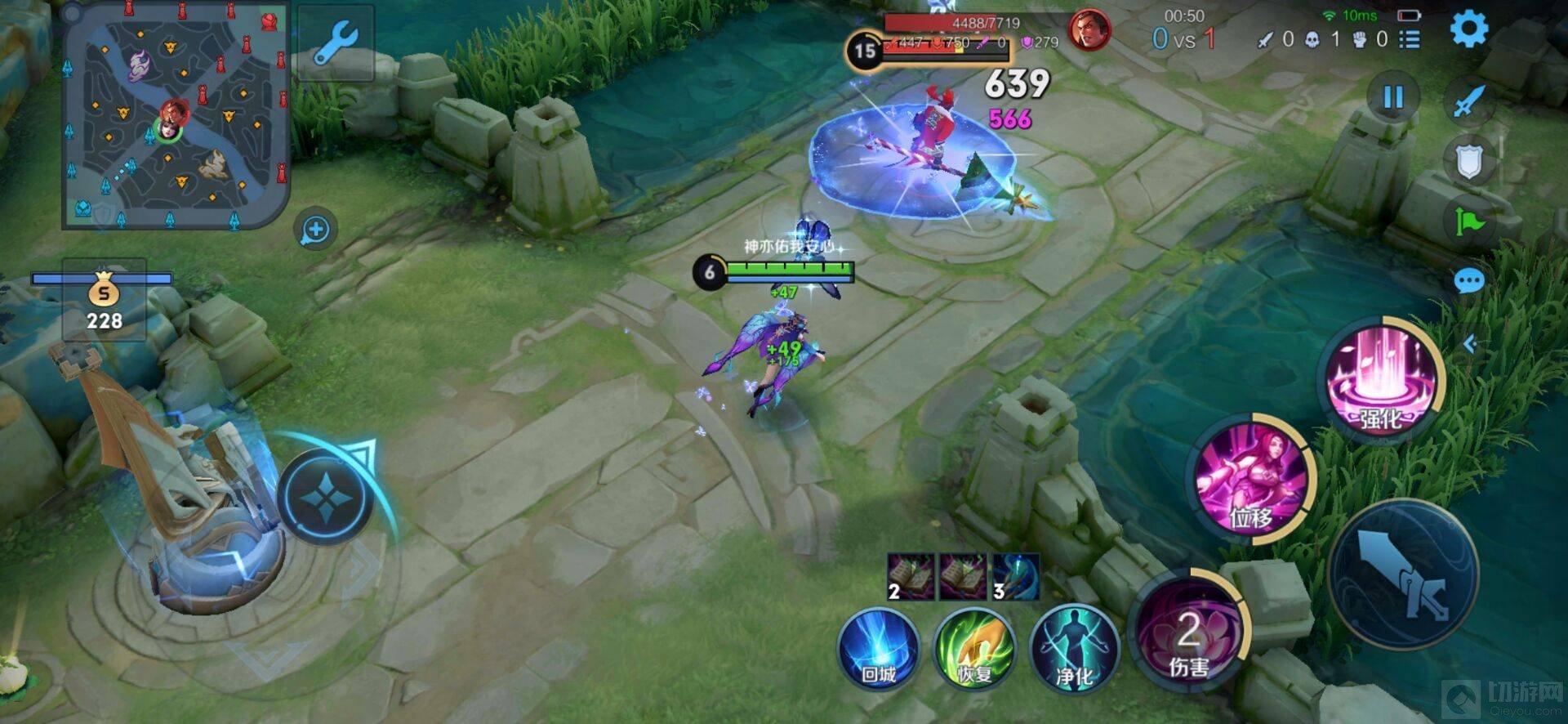
Task: Pause the match
Action: point(1392,98)
